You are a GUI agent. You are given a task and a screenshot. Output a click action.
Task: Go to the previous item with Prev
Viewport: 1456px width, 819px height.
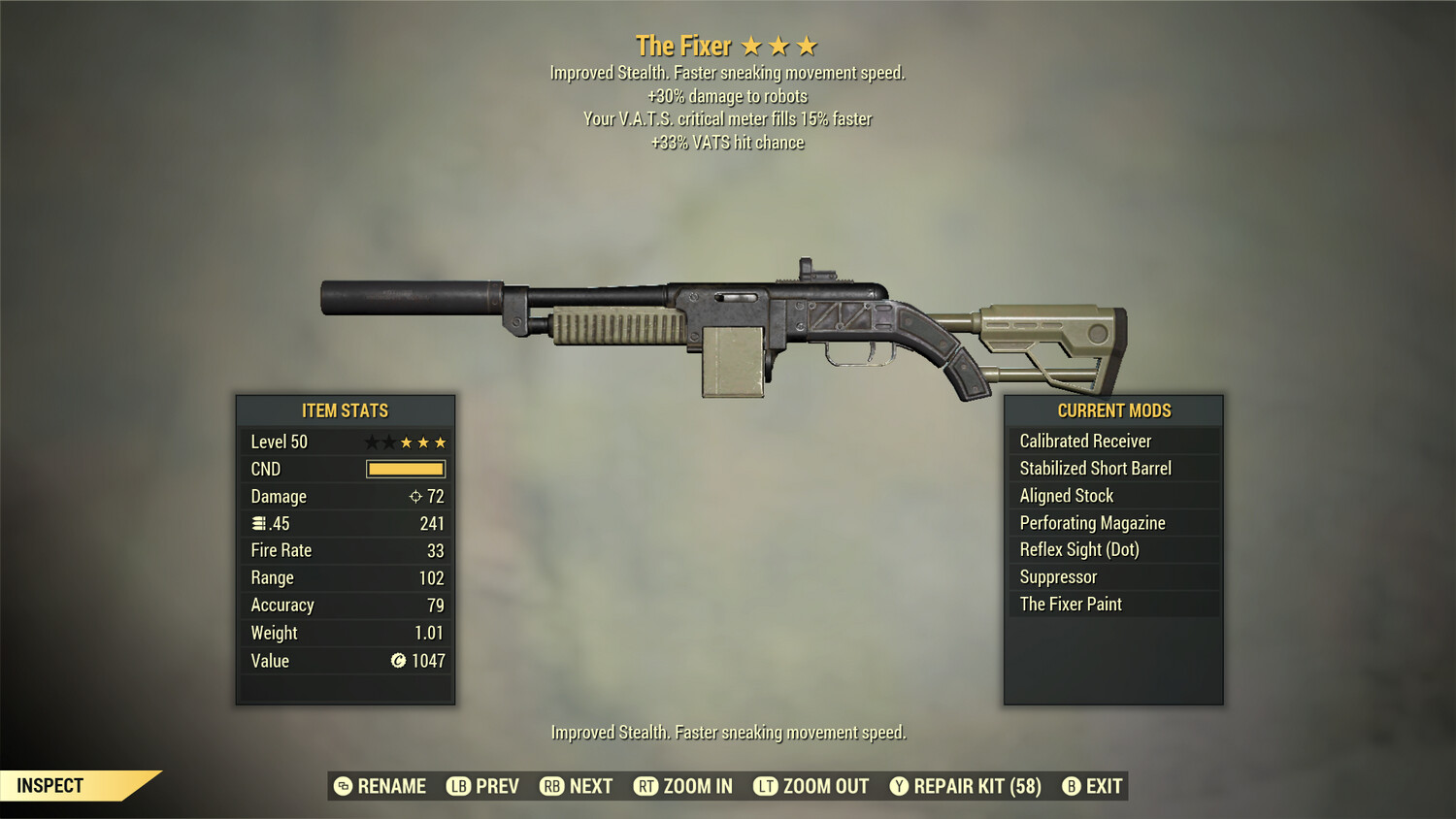pyautogui.click(x=483, y=786)
